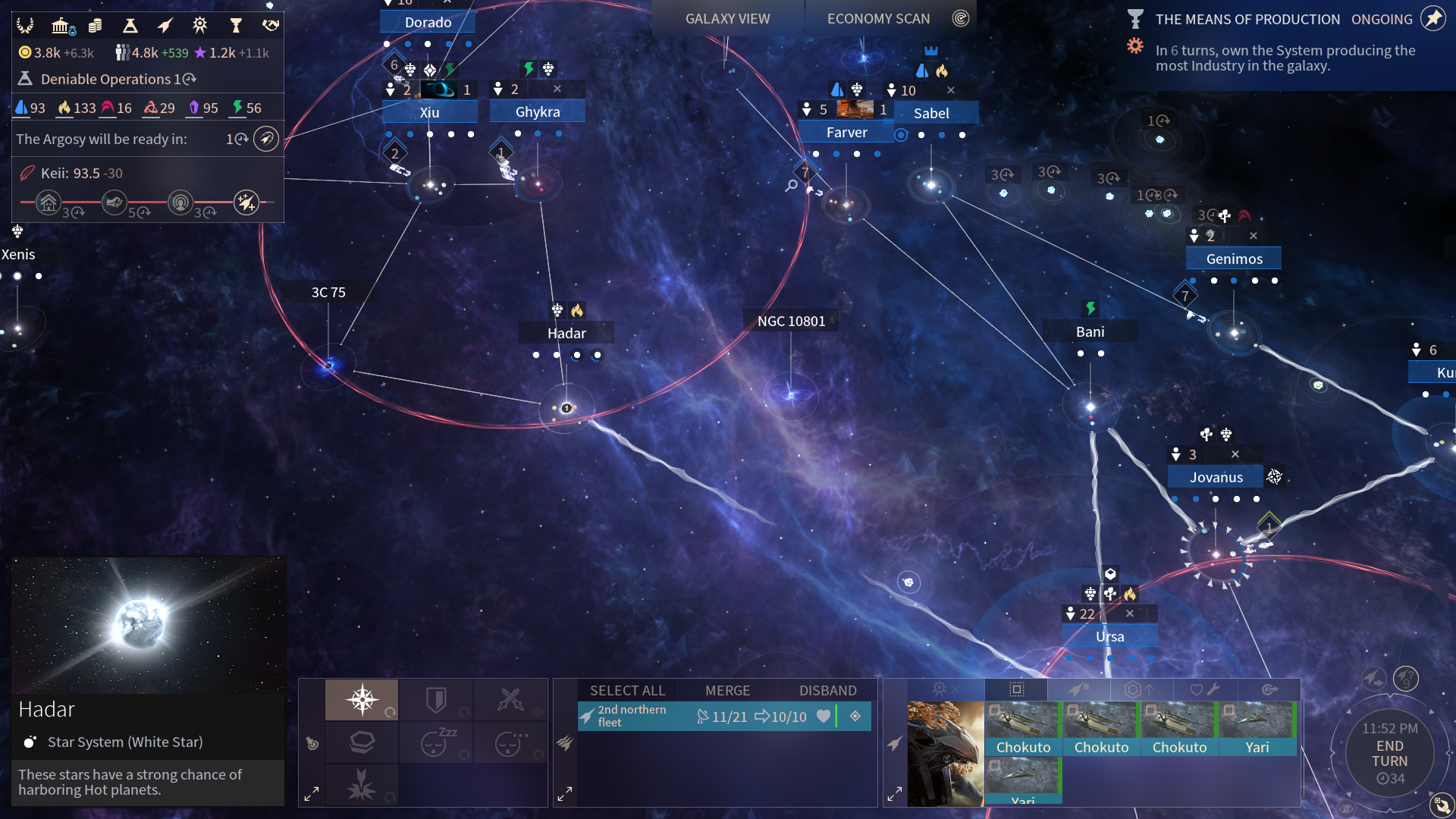Open the diplomacy handshake icon

(270, 26)
